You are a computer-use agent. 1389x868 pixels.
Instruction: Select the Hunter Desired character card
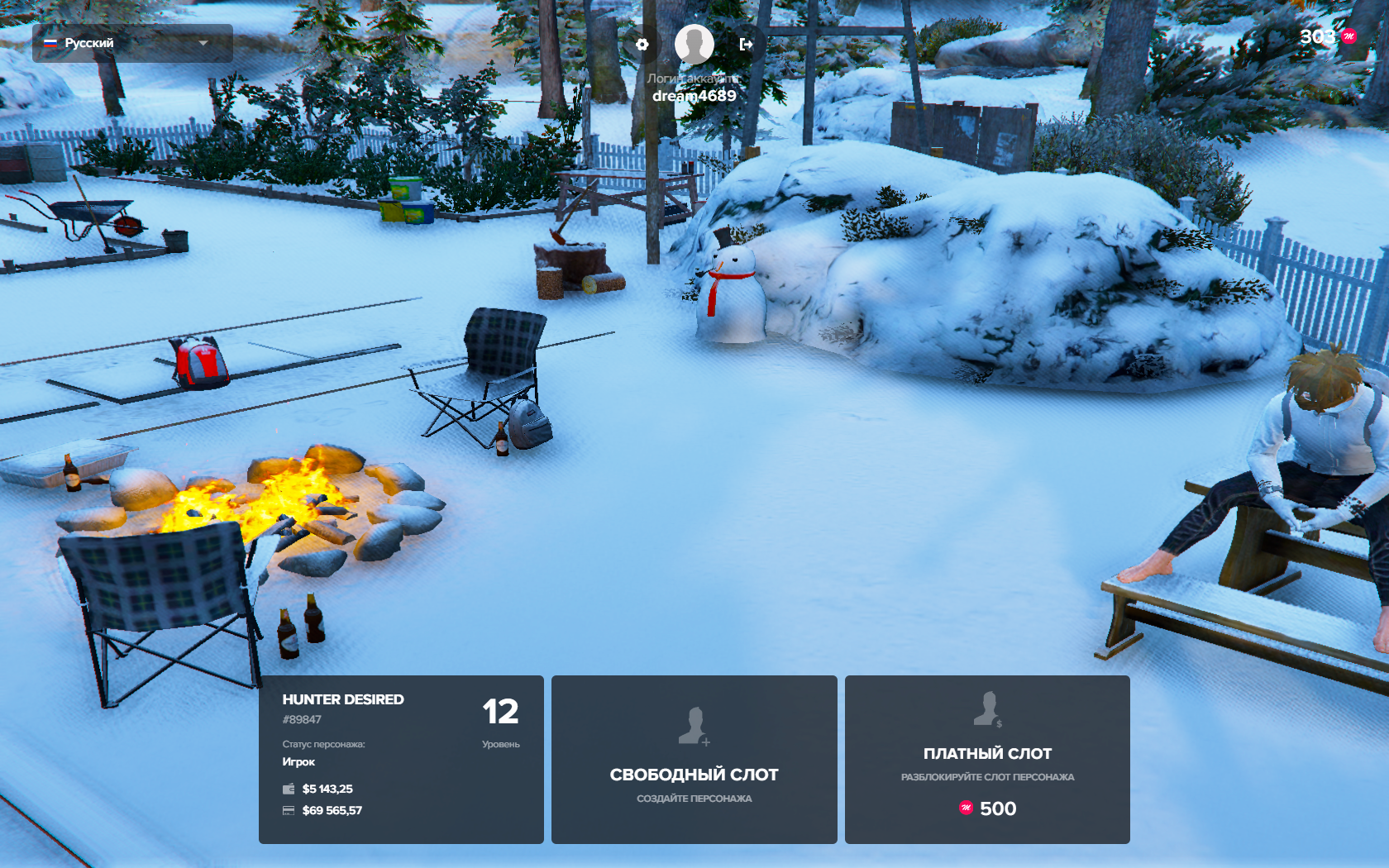pos(401,759)
